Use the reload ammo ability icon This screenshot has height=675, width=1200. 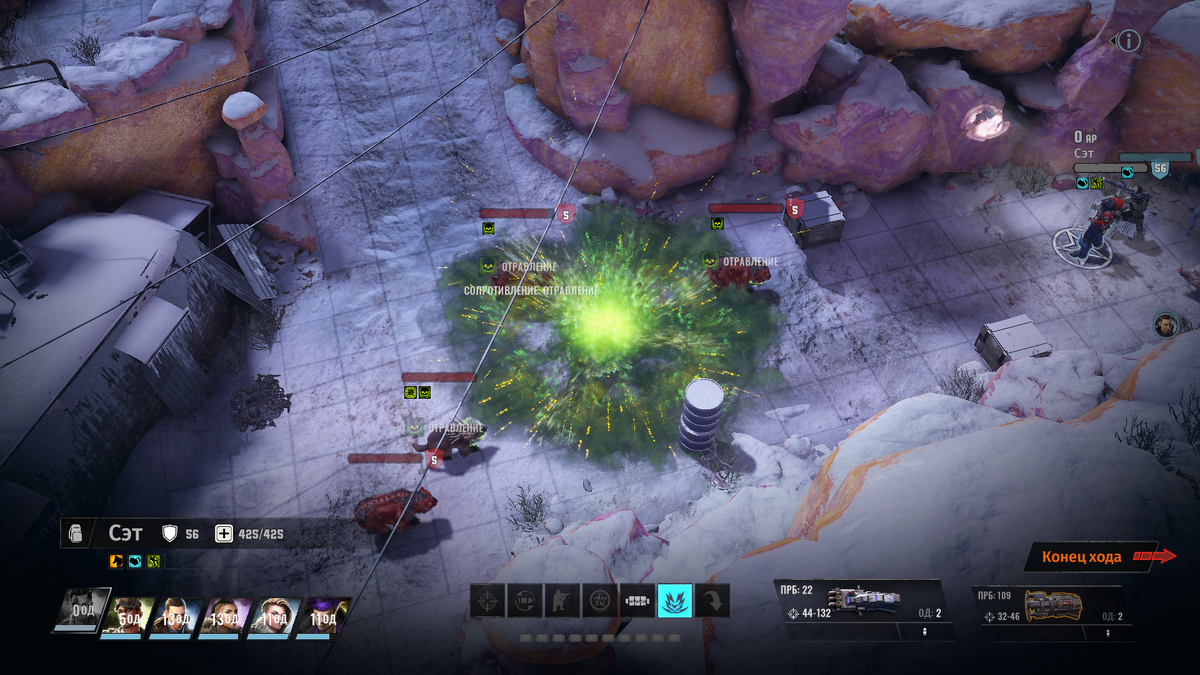[525, 600]
